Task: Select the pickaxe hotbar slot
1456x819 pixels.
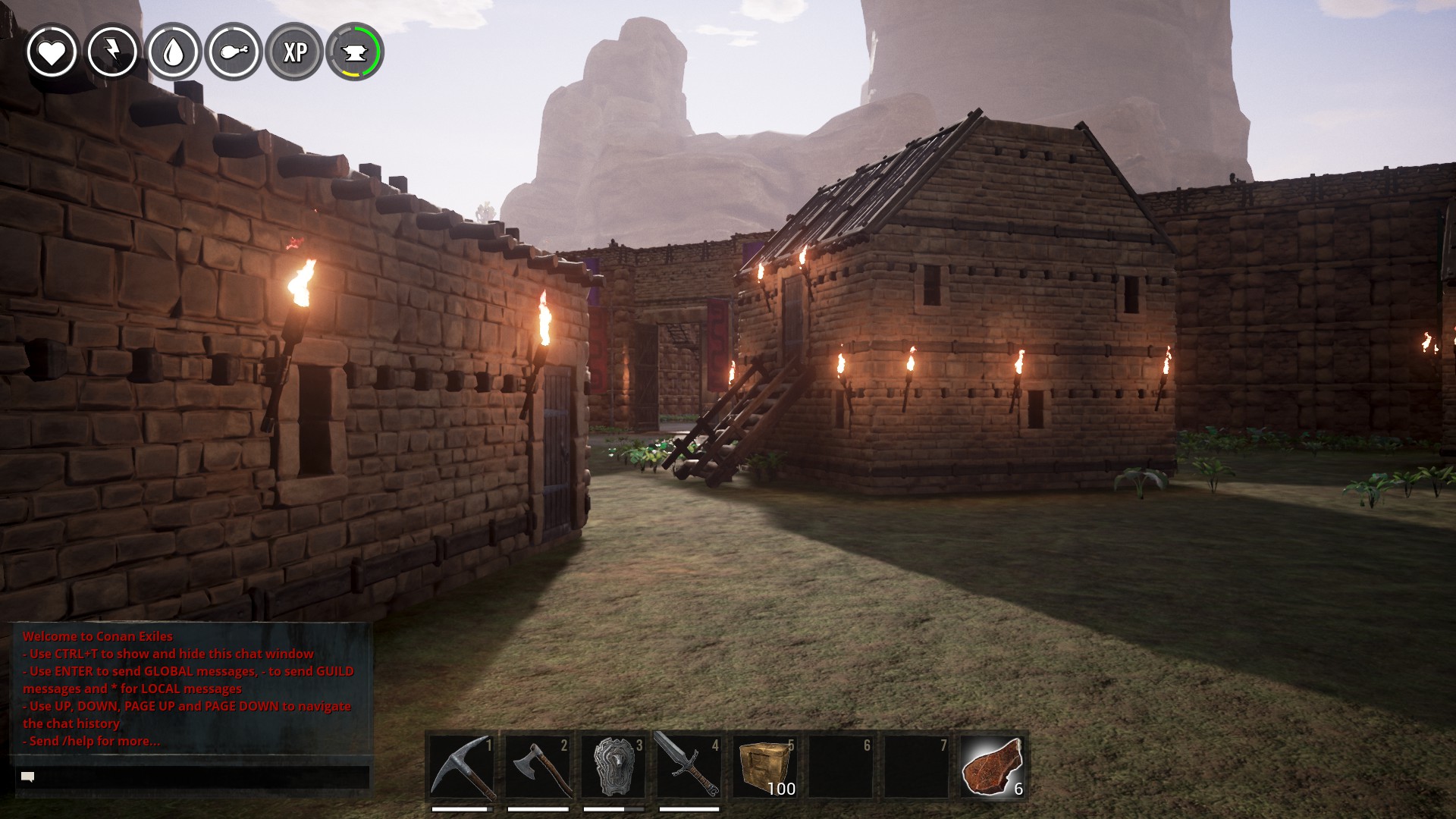Action: click(461, 767)
